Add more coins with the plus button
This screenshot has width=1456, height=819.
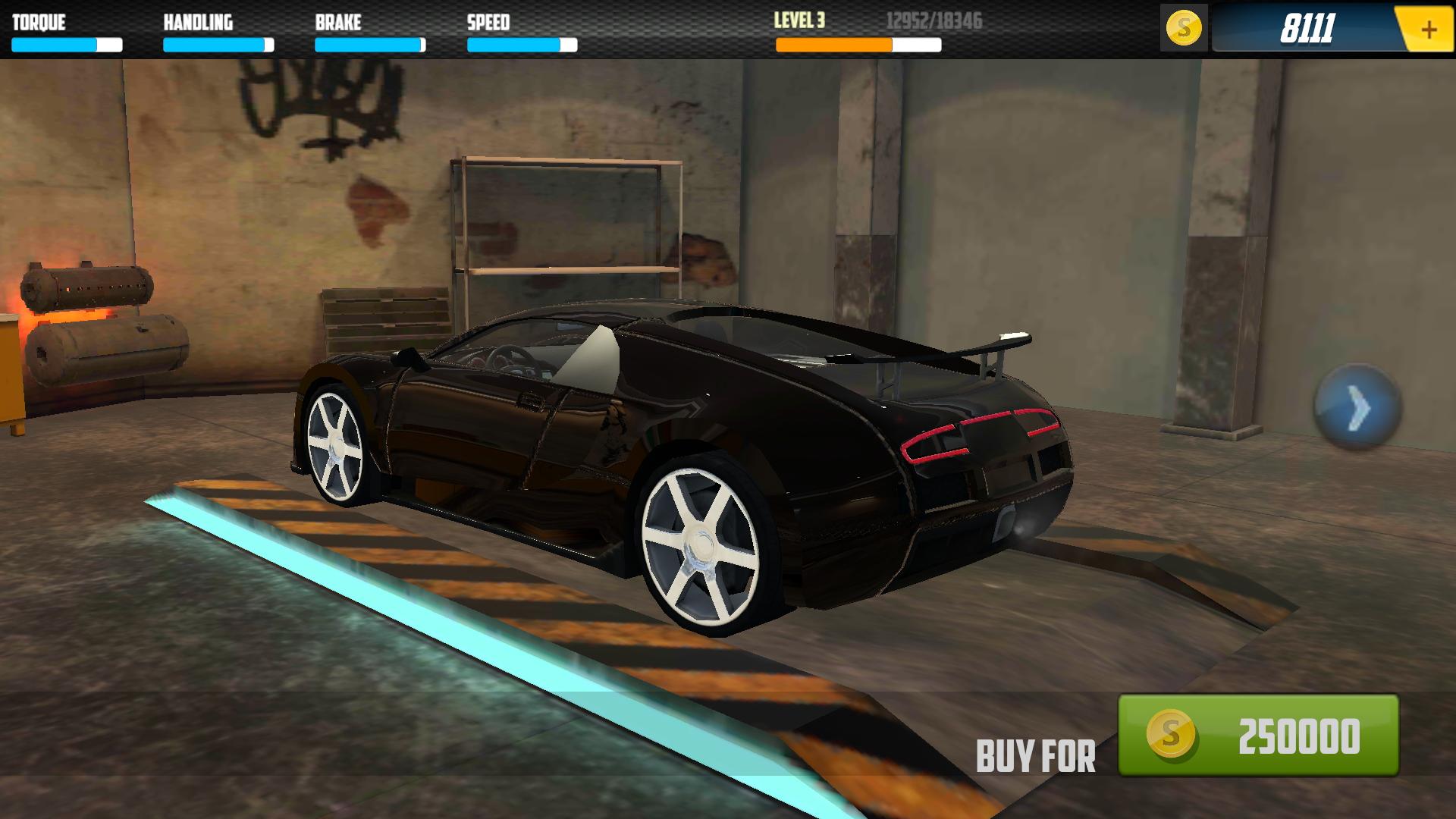click(x=1428, y=30)
